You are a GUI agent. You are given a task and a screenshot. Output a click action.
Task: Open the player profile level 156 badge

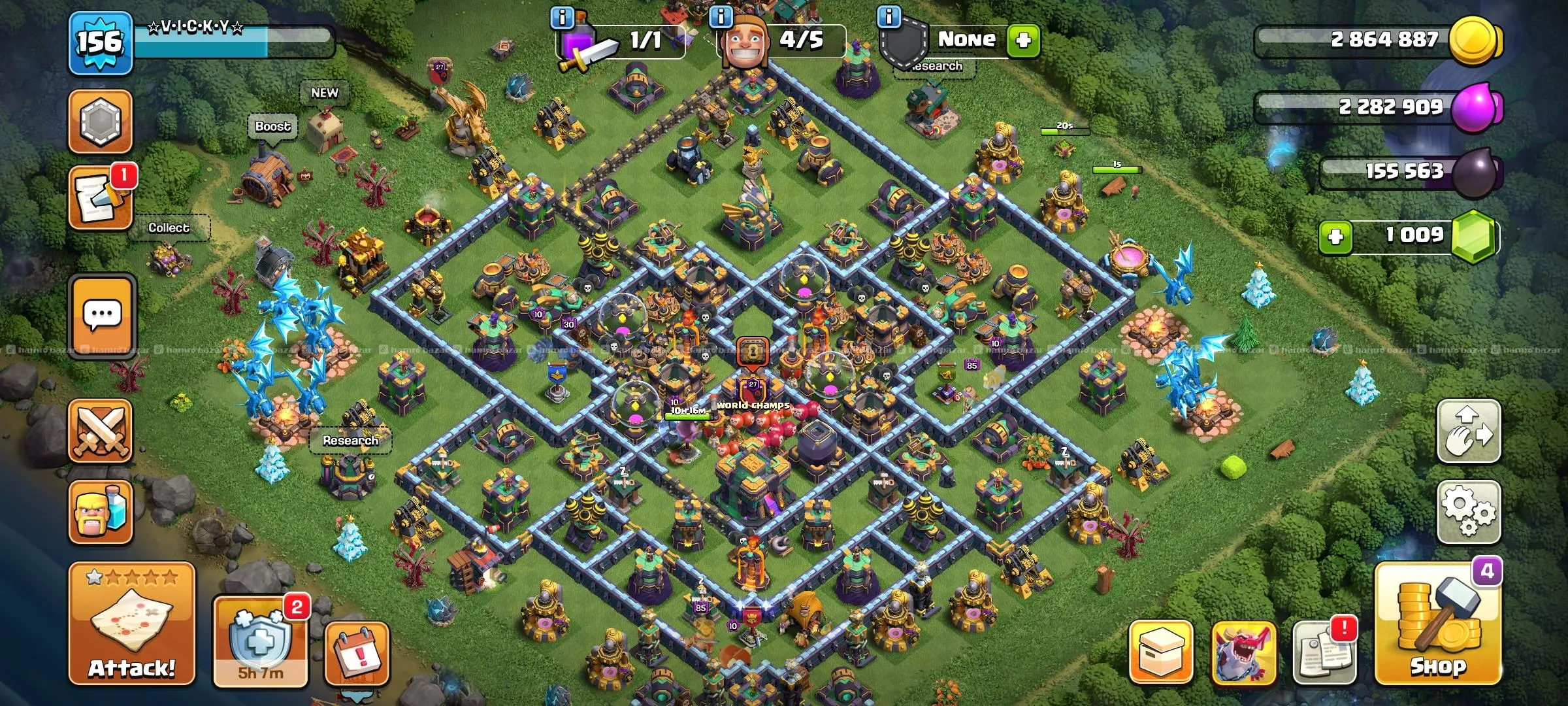pyautogui.click(x=101, y=43)
